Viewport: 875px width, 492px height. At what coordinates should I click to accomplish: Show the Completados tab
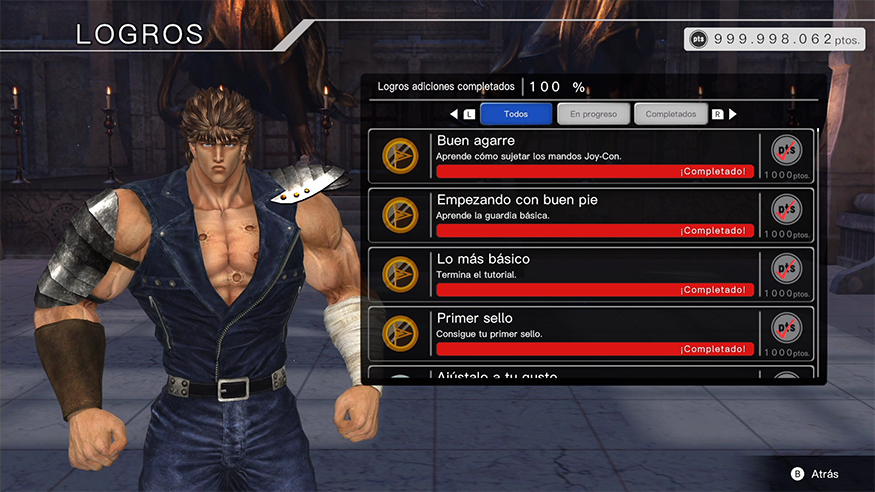point(670,114)
